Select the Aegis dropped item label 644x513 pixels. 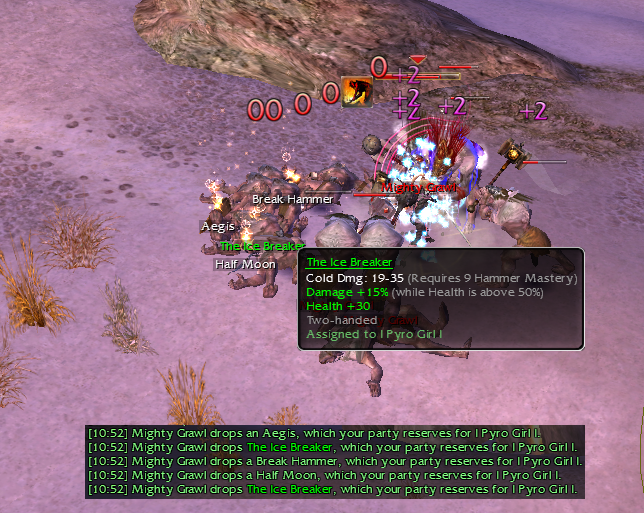click(218, 227)
